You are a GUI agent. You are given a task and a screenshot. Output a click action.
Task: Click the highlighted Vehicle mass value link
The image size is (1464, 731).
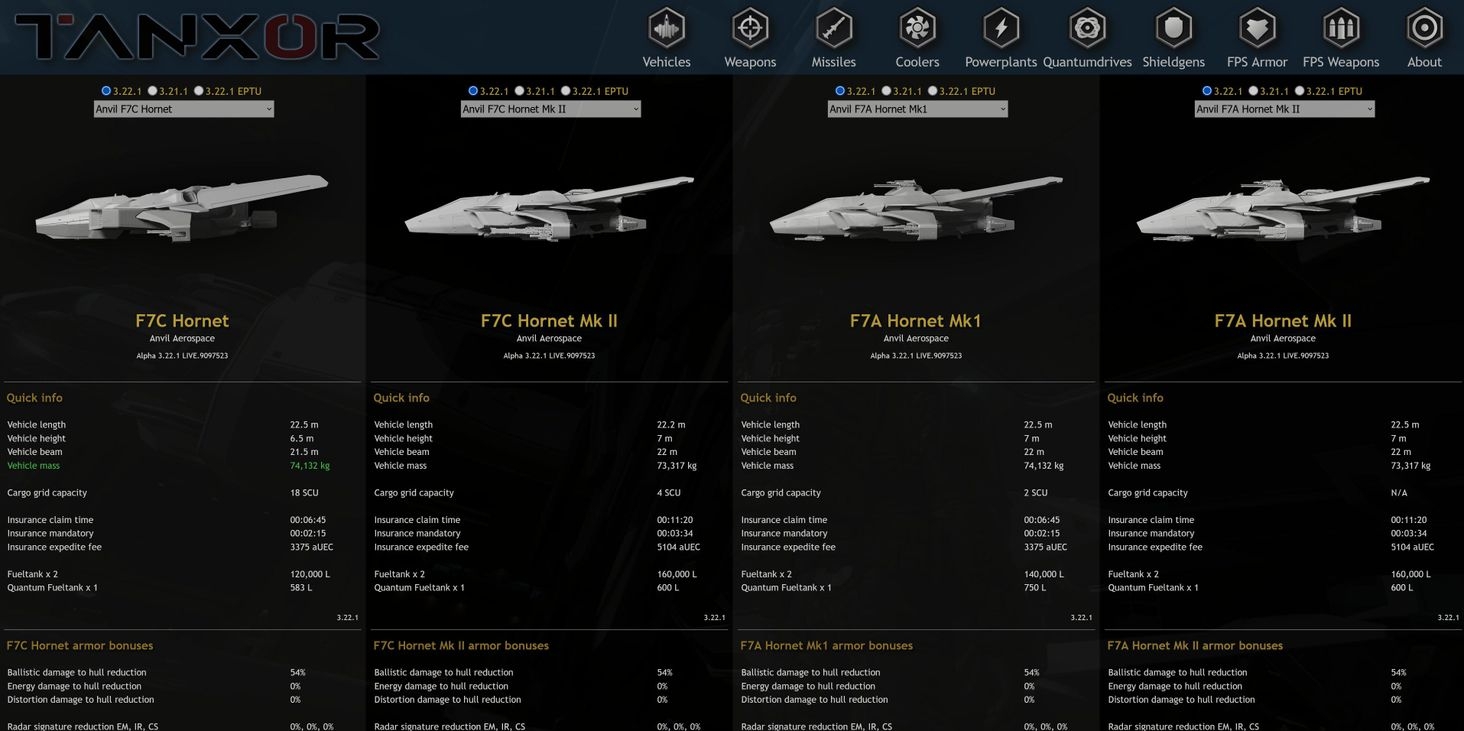[310, 465]
